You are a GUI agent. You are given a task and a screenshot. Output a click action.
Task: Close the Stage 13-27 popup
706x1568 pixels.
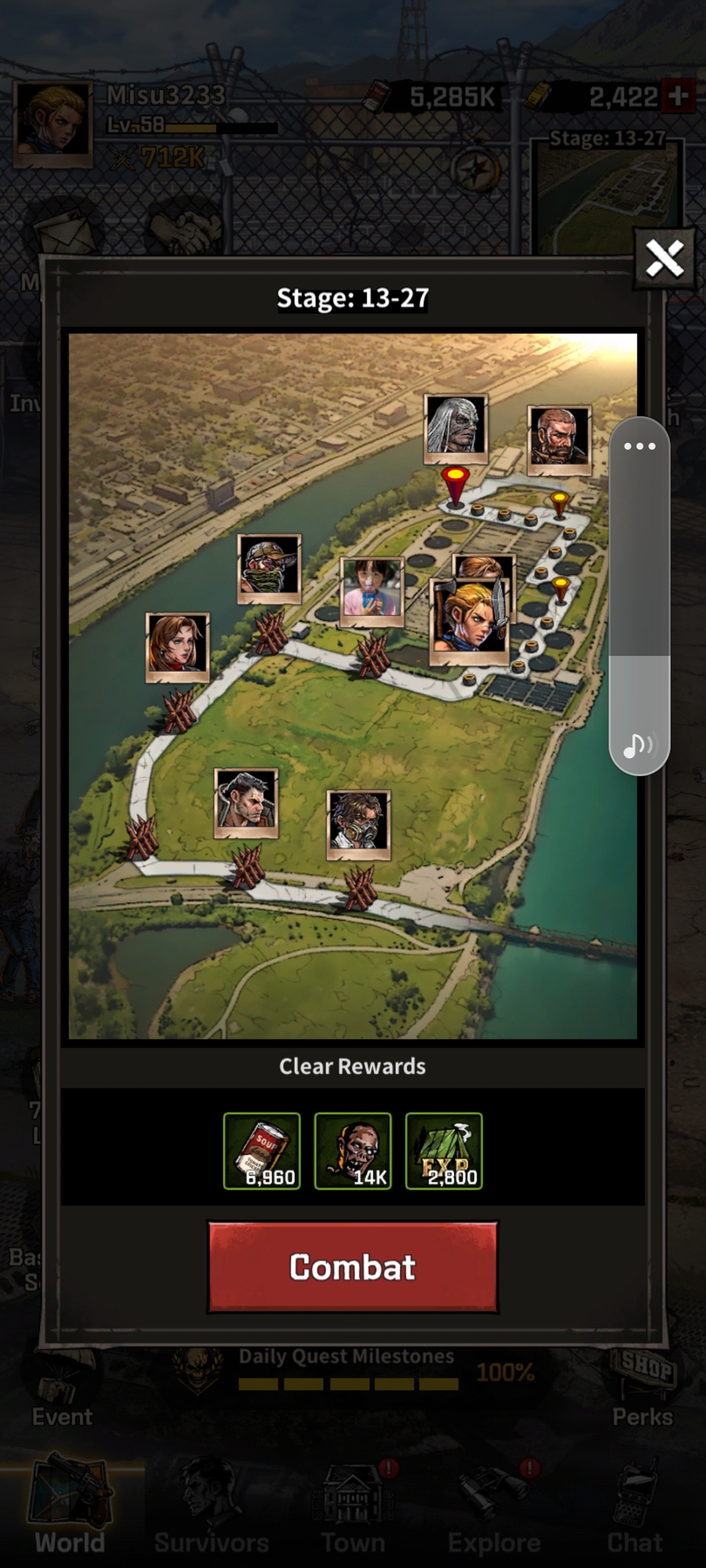tap(664, 258)
